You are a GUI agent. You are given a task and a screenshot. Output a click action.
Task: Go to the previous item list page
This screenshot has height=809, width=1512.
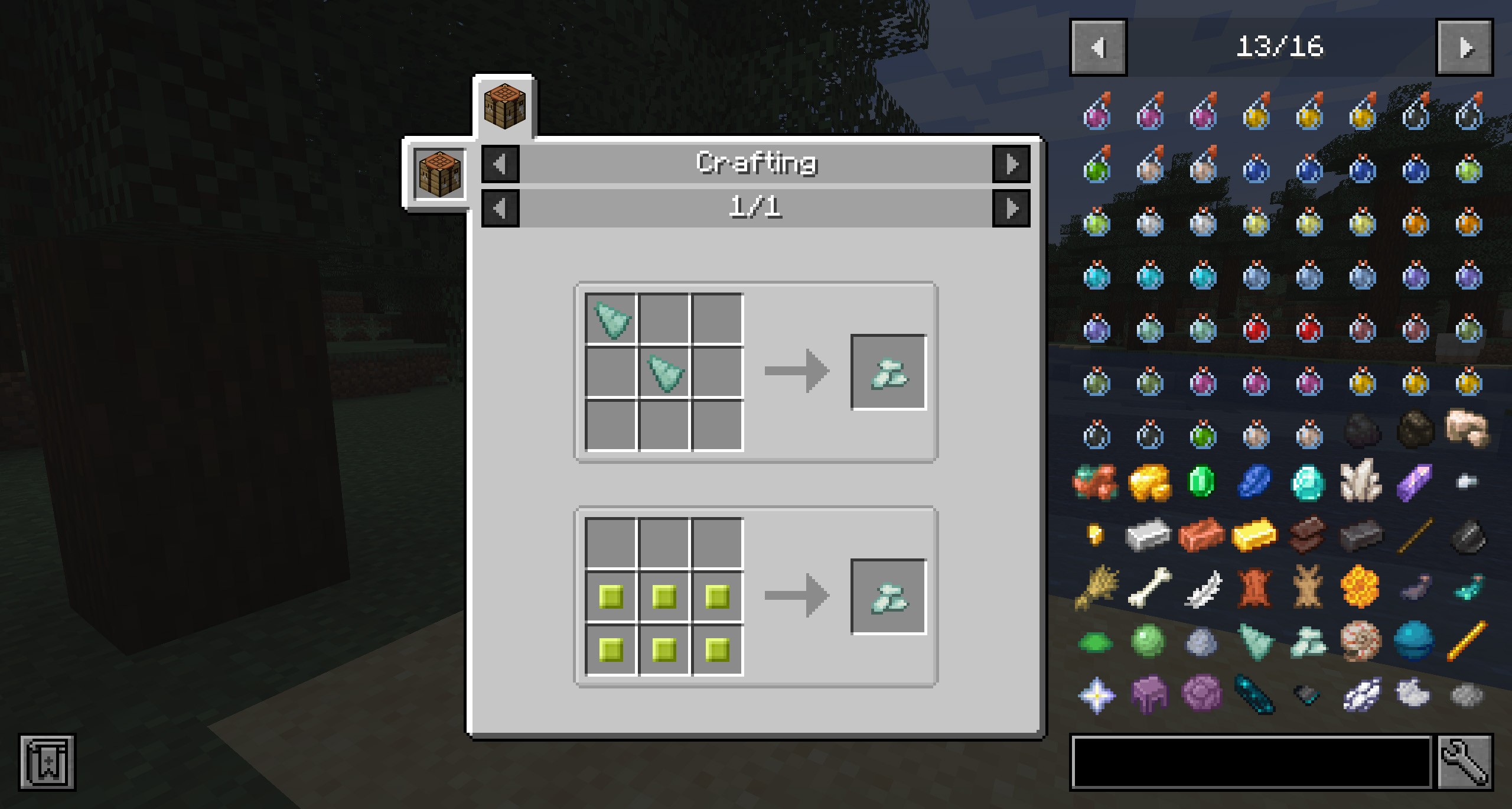[1098, 47]
